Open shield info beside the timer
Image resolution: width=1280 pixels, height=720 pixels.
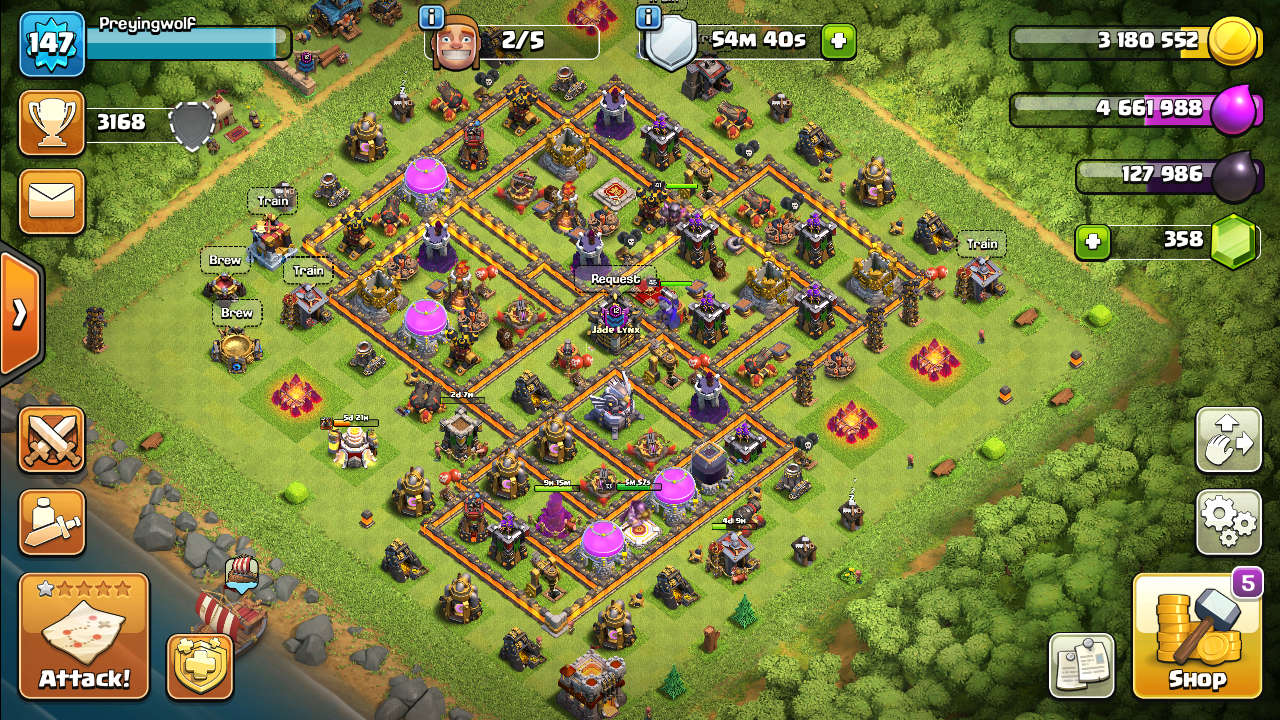(x=648, y=17)
